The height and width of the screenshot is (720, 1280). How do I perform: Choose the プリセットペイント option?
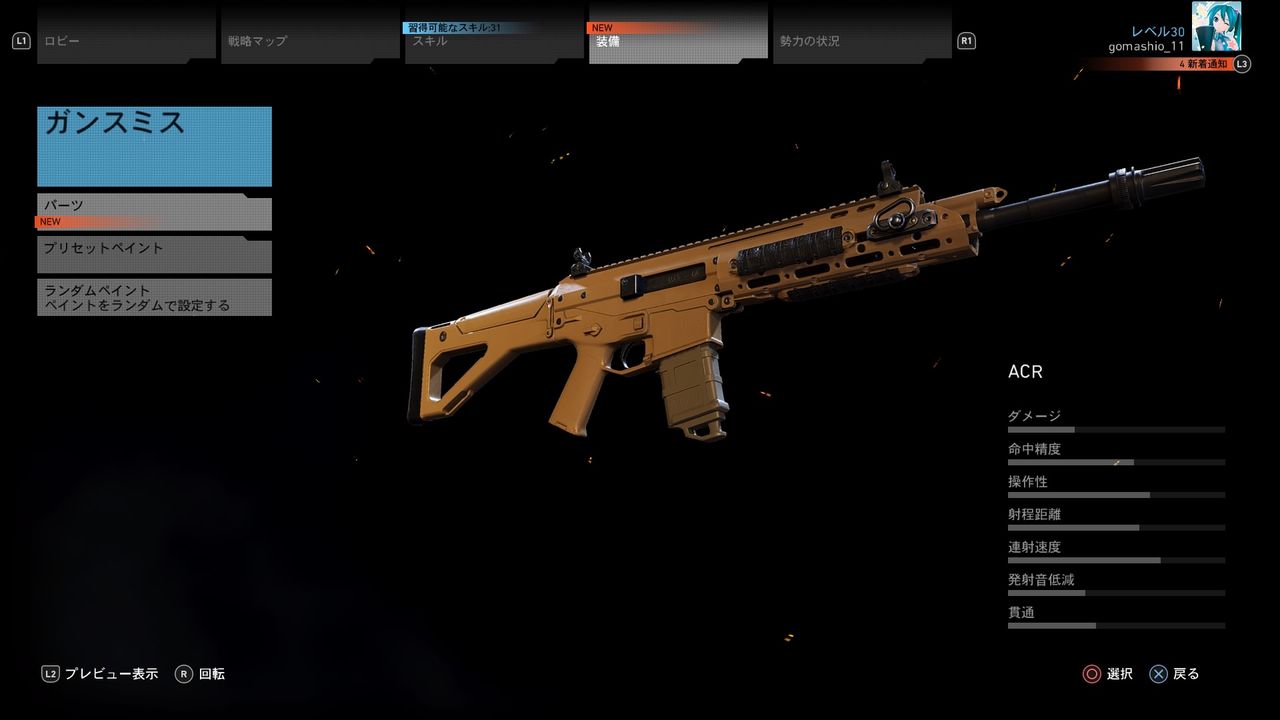pyautogui.click(x=154, y=254)
